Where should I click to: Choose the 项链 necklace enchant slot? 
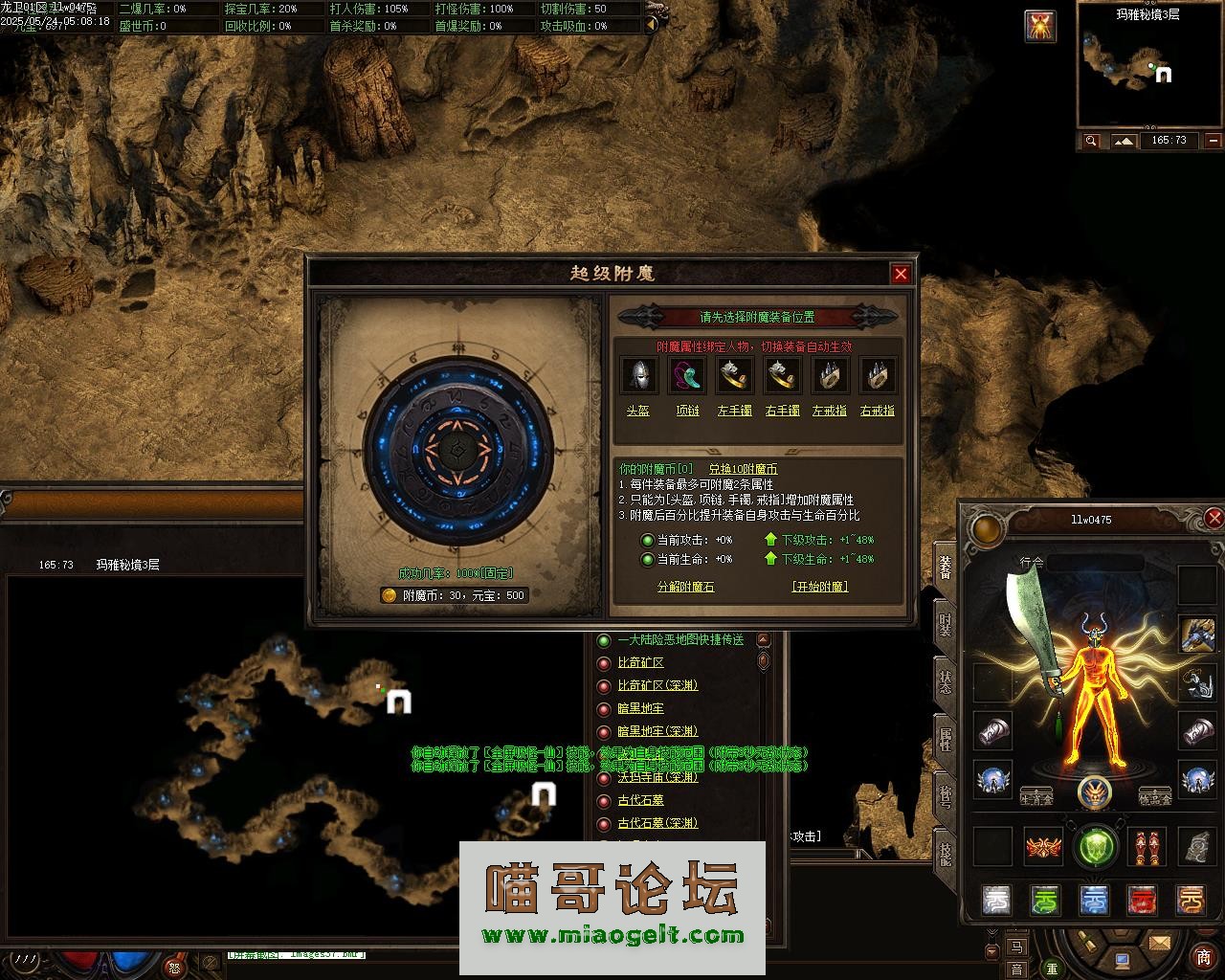pyautogui.click(x=687, y=376)
